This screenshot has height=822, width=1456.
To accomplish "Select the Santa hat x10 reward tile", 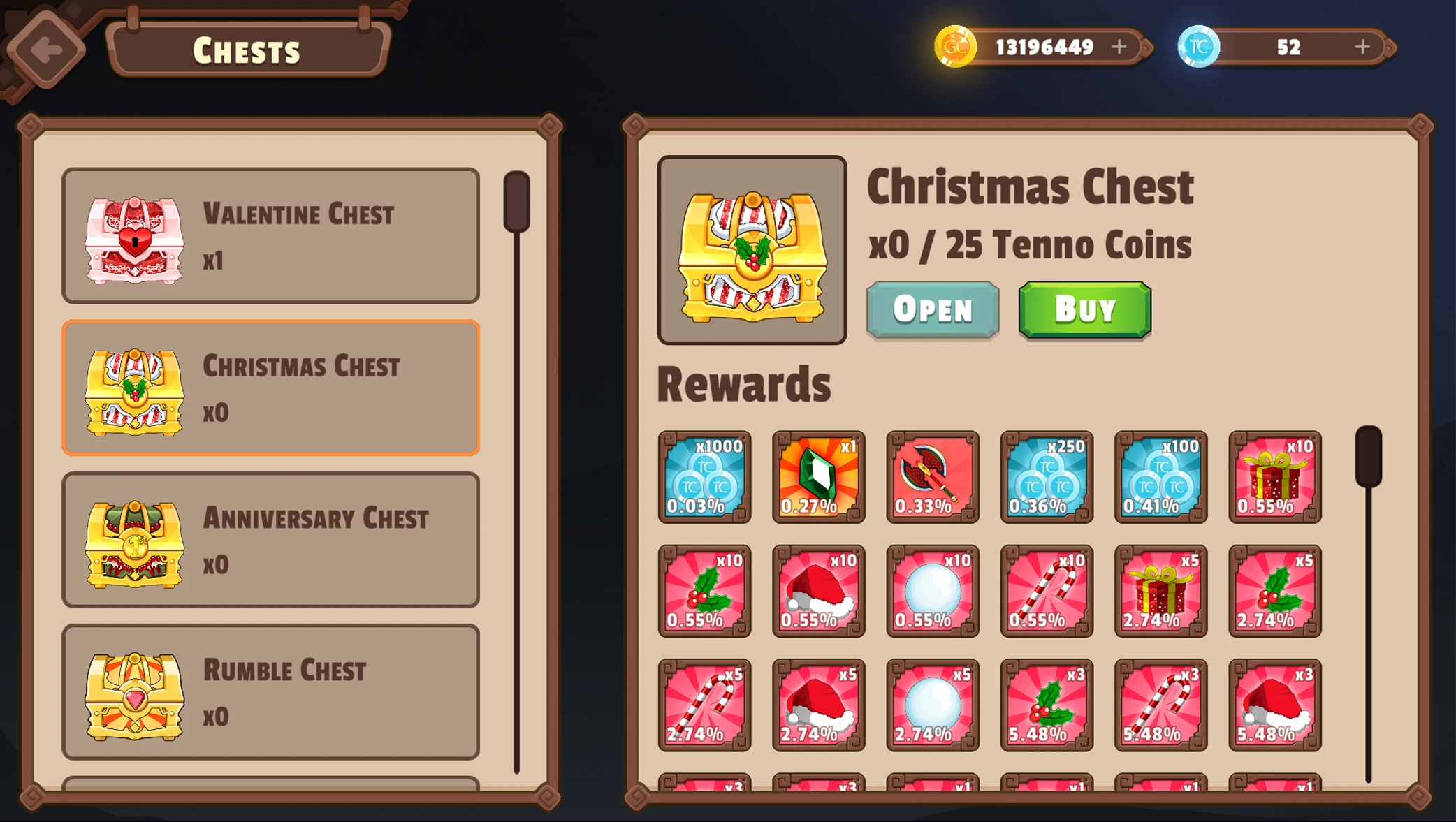I will coord(818,592).
